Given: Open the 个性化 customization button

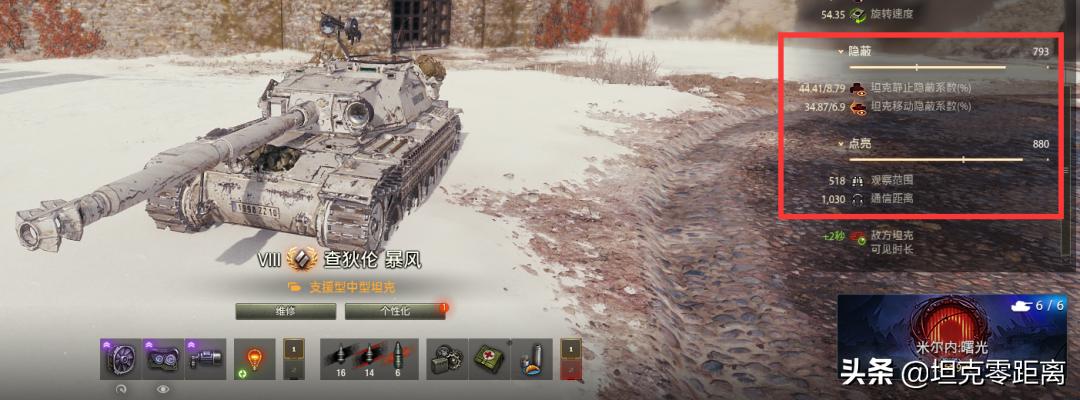Looking at the screenshot, I should click(x=394, y=311).
